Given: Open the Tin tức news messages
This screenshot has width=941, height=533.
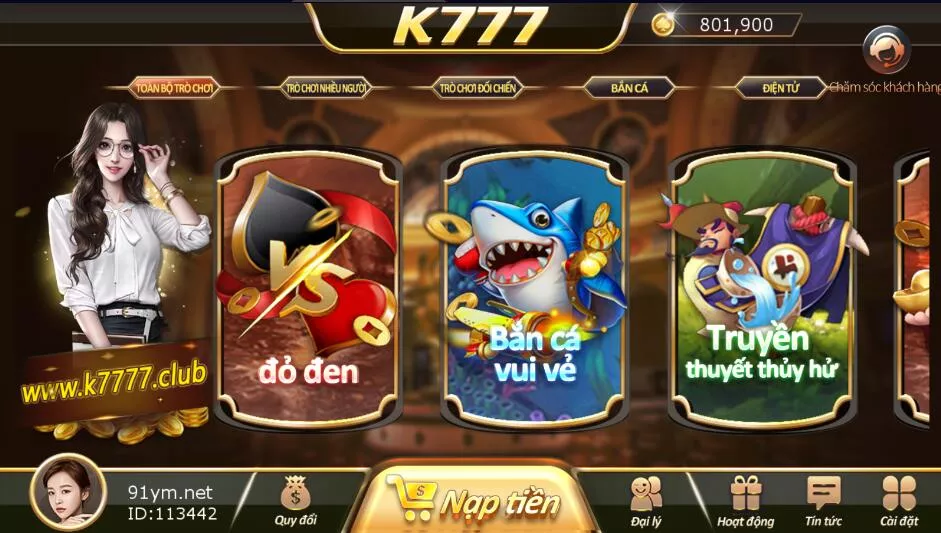Looking at the screenshot, I should pyautogui.click(x=823, y=499).
